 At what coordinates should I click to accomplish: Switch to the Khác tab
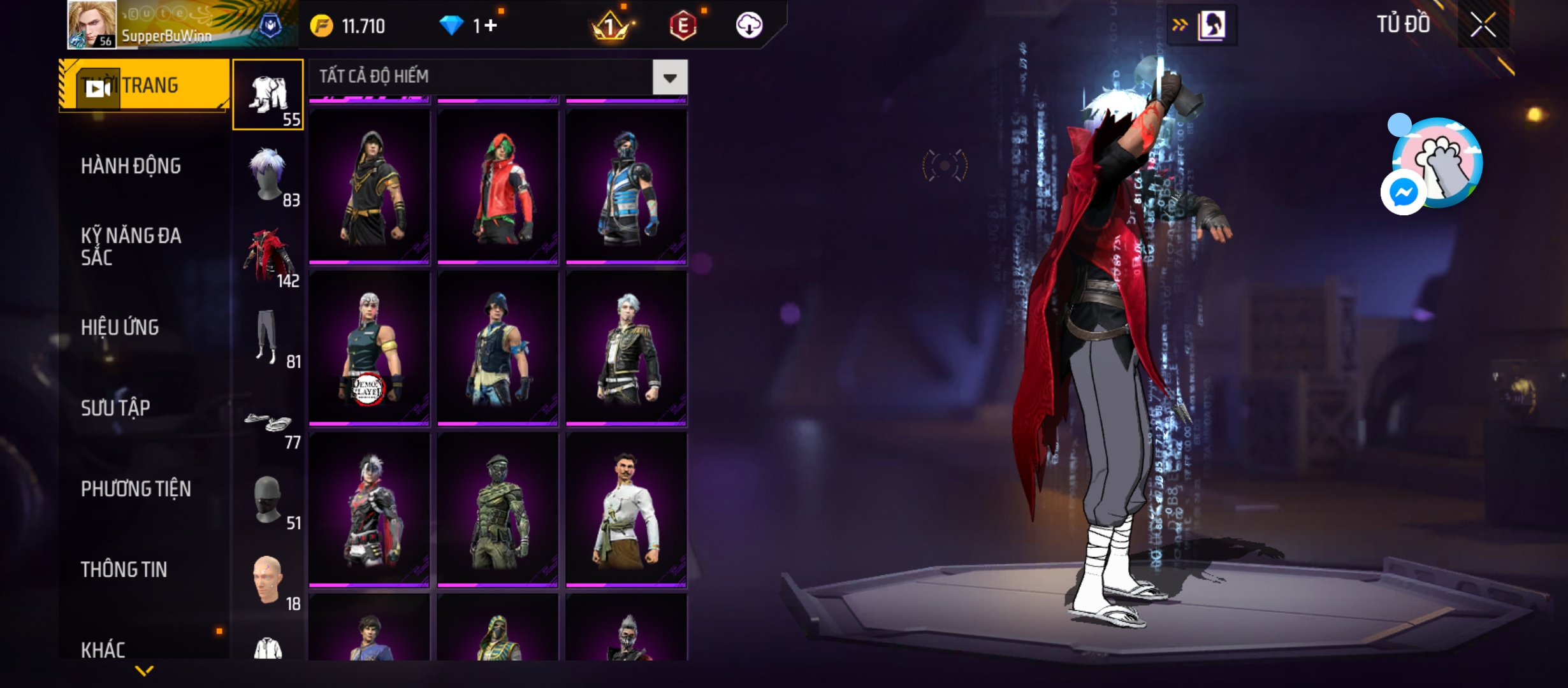[103, 650]
